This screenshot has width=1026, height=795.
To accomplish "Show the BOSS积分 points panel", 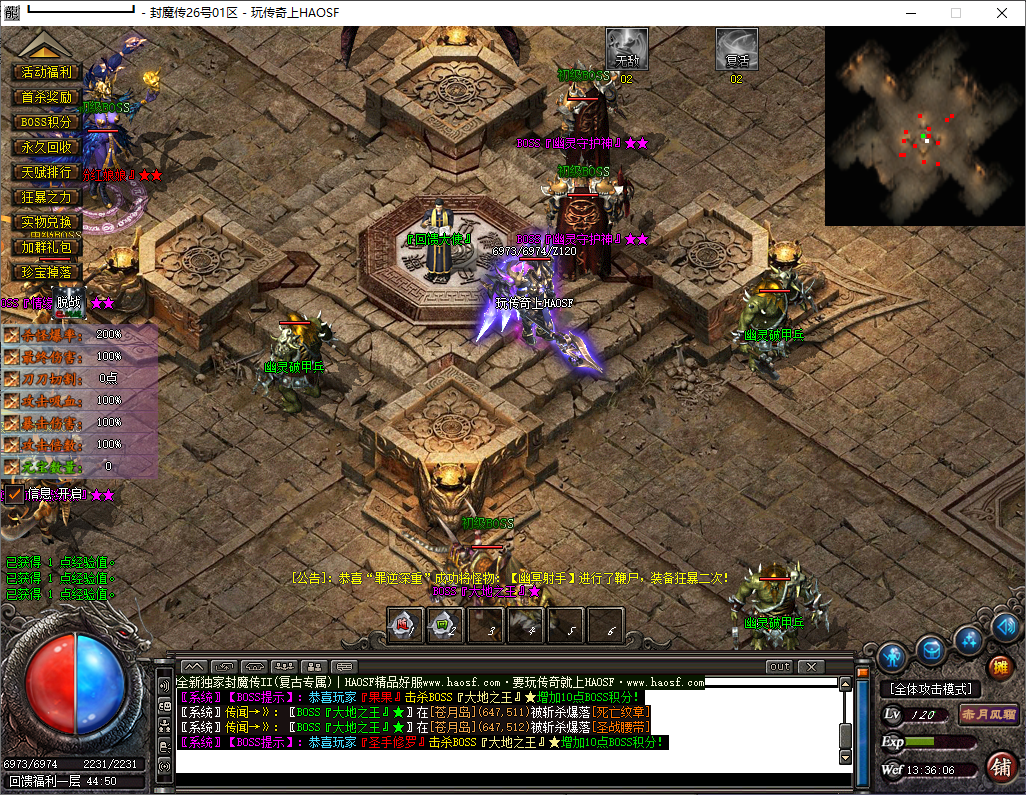I will tap(46, 122).
